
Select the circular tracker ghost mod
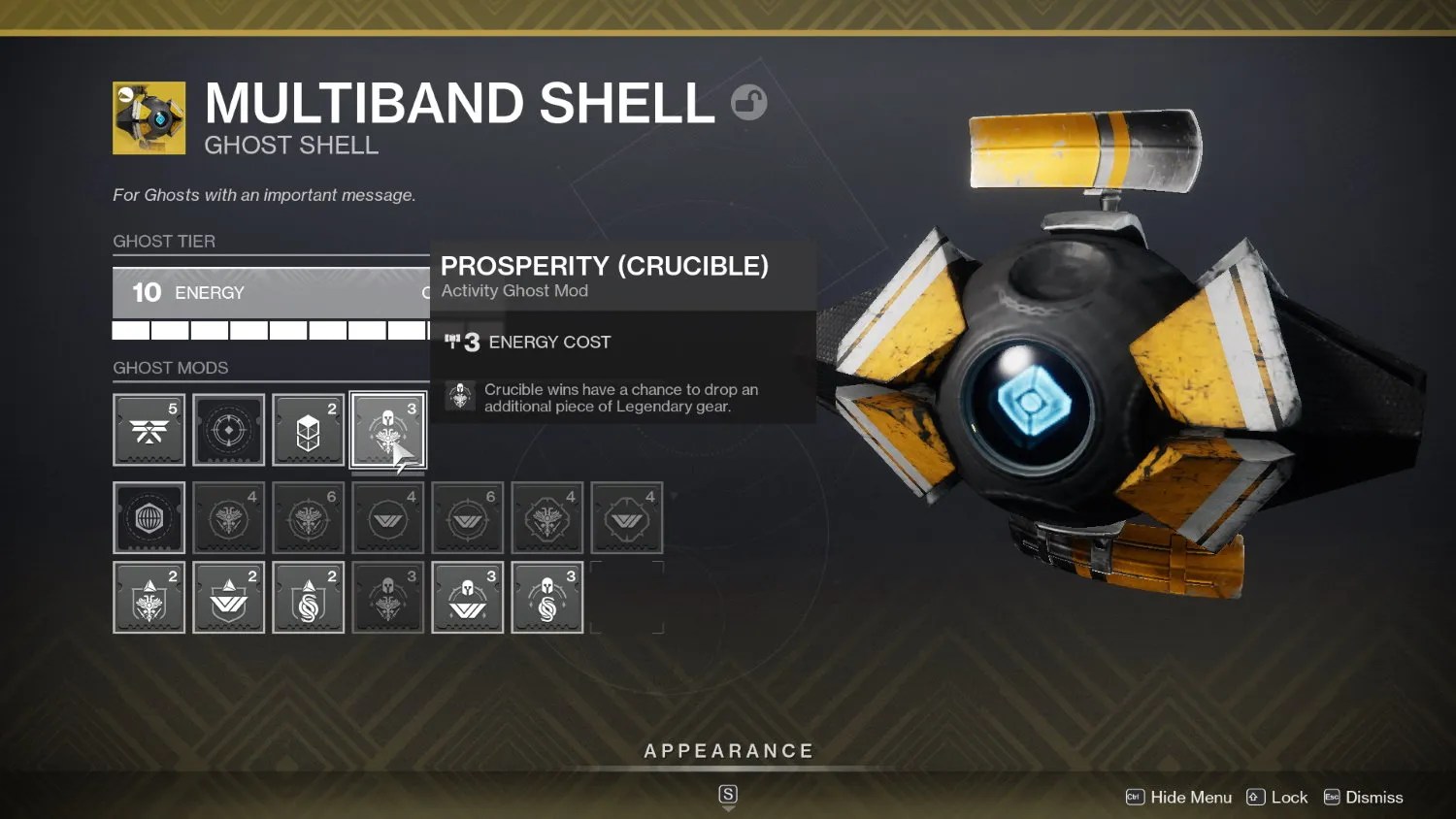tap(228, 430)
